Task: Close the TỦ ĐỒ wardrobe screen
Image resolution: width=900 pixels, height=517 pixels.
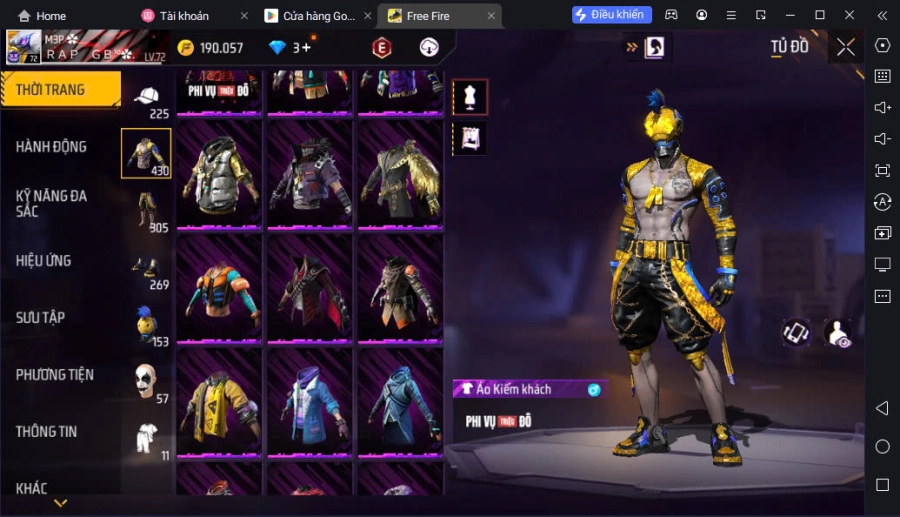Action: point(846,47)
